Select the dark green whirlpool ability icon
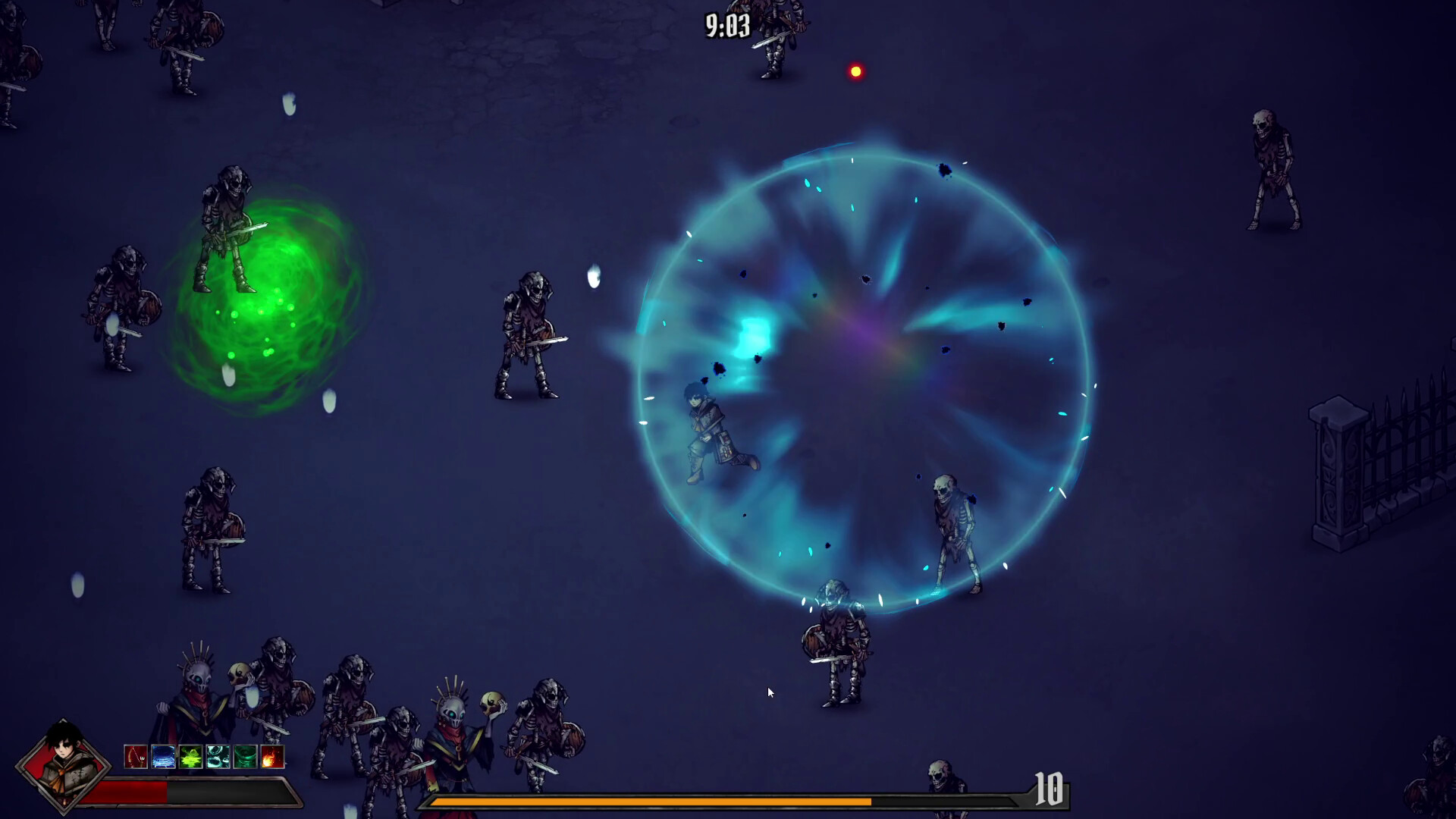1456x819 pixels. pyautogui.click(x=245, y=757)
